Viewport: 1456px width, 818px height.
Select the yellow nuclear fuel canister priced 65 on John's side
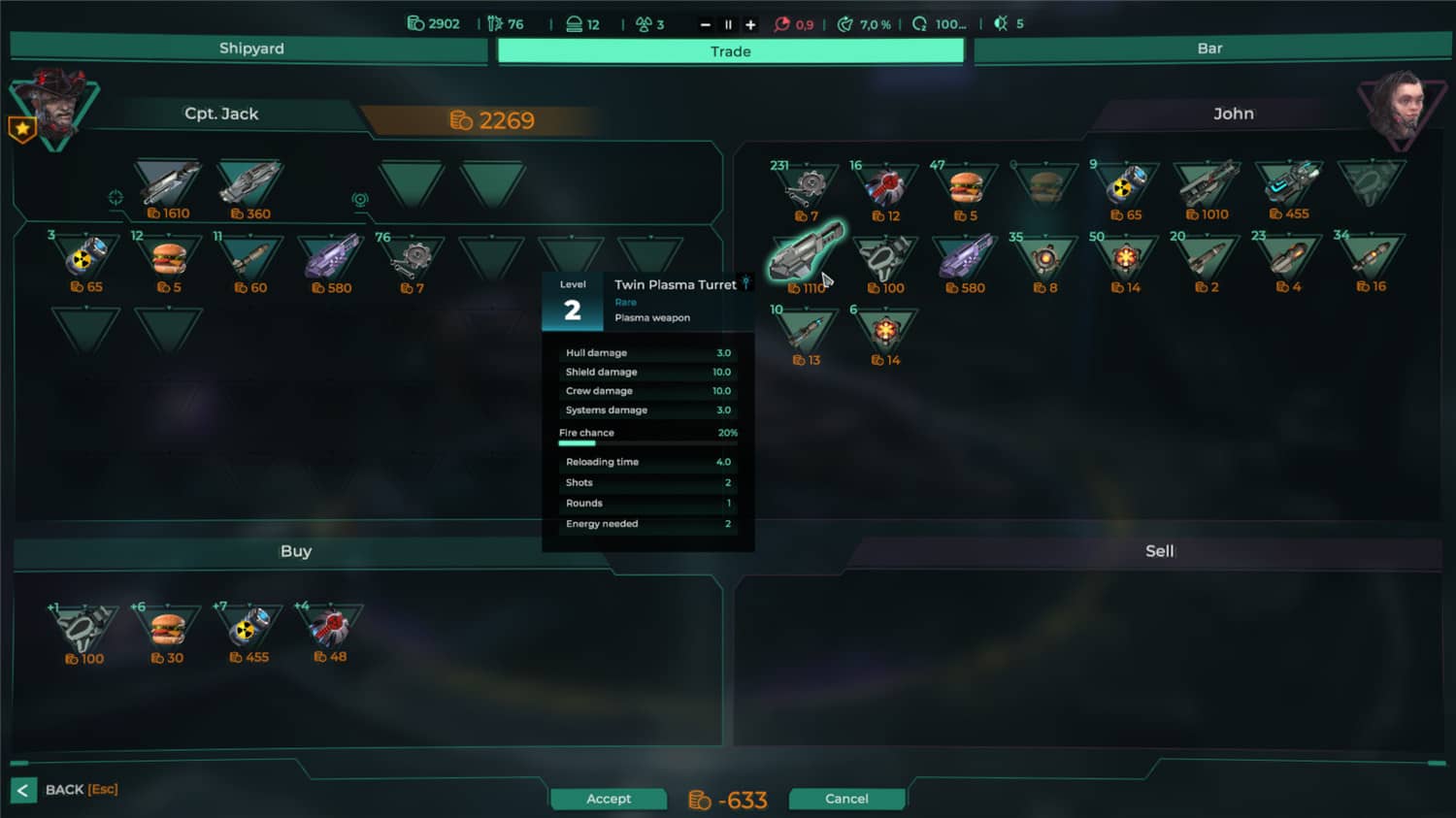(x=1124, y=184)
